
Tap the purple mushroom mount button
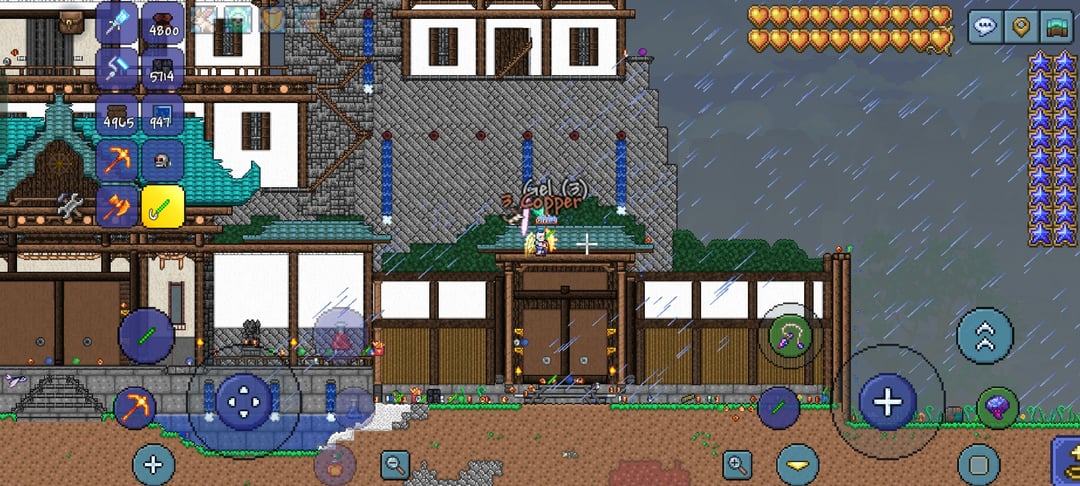point(997,407)
